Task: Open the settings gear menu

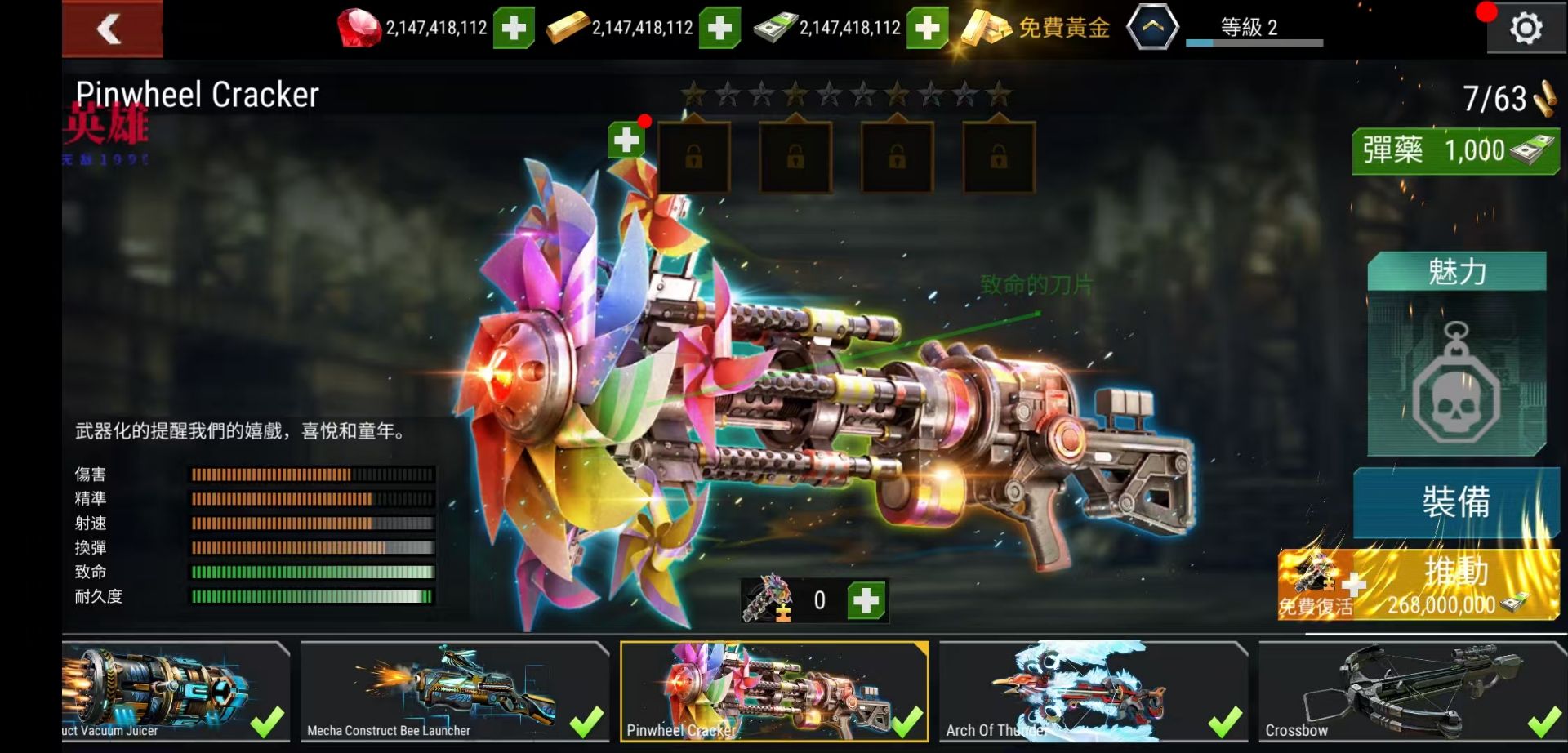Action: [x=1526, y=29]
